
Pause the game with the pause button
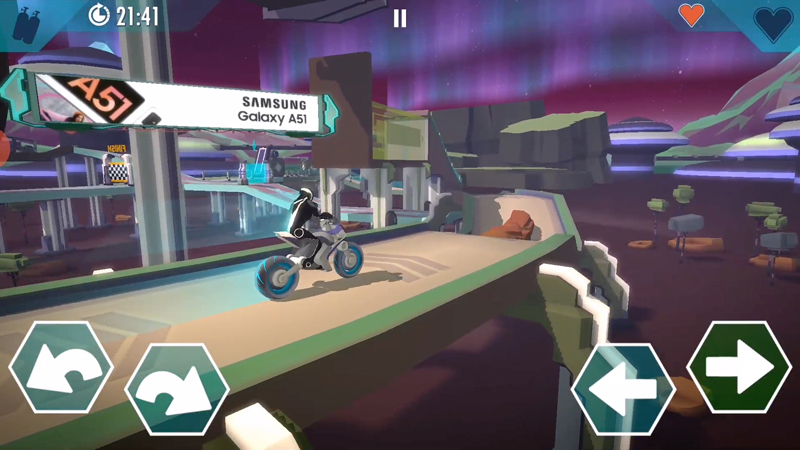(x=400, y=18)
